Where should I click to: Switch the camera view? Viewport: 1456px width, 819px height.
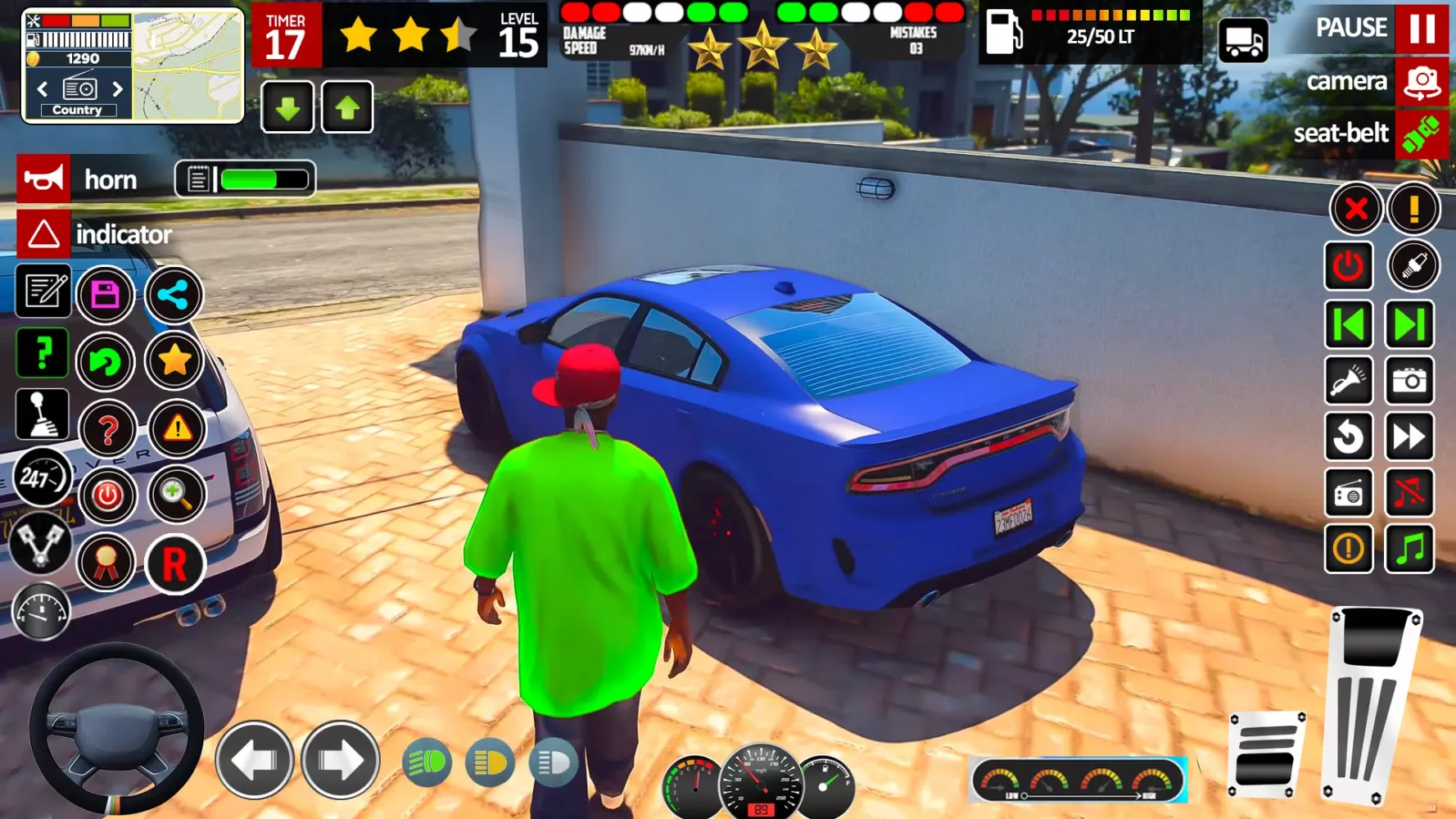coord(1422,82)
